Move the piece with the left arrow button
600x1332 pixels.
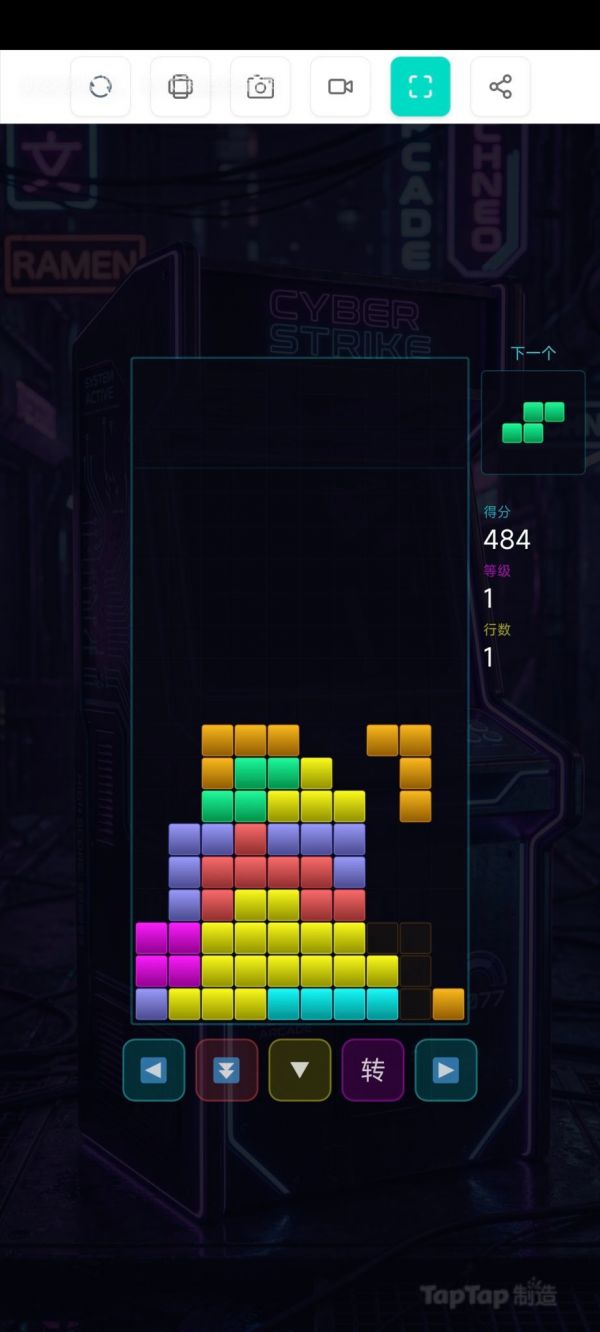154,1070
